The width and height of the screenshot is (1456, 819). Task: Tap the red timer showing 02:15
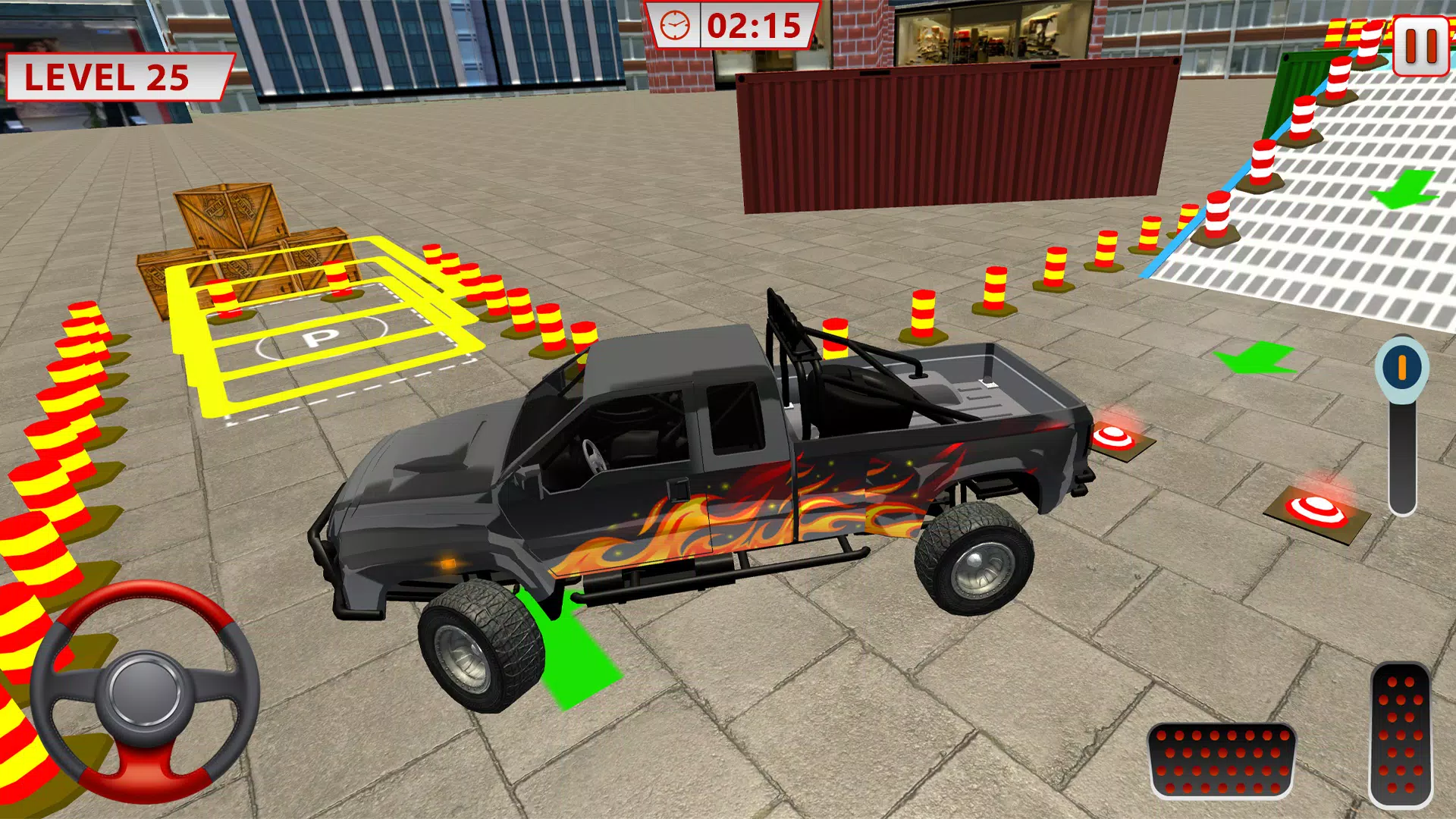pos(753,27)
